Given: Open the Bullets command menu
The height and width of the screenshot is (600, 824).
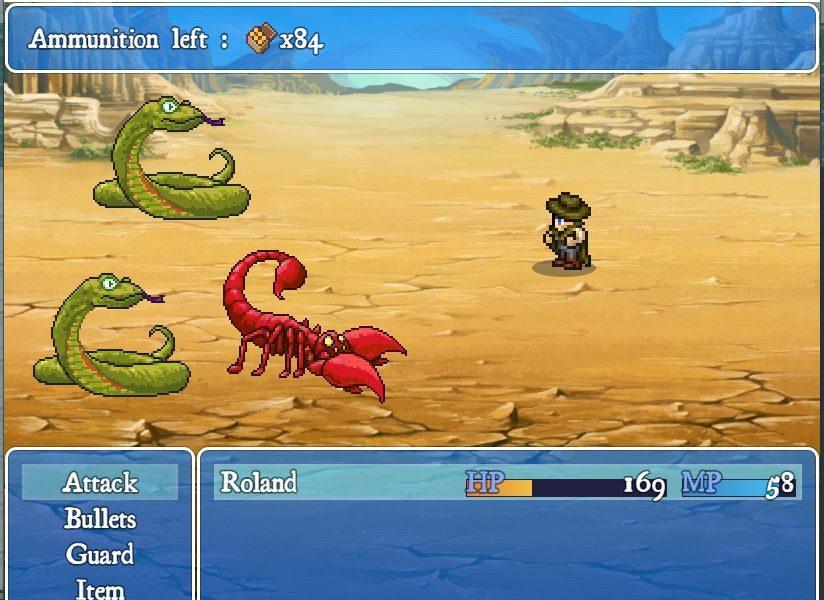Looking at the screenshot, I should [100, 519].
